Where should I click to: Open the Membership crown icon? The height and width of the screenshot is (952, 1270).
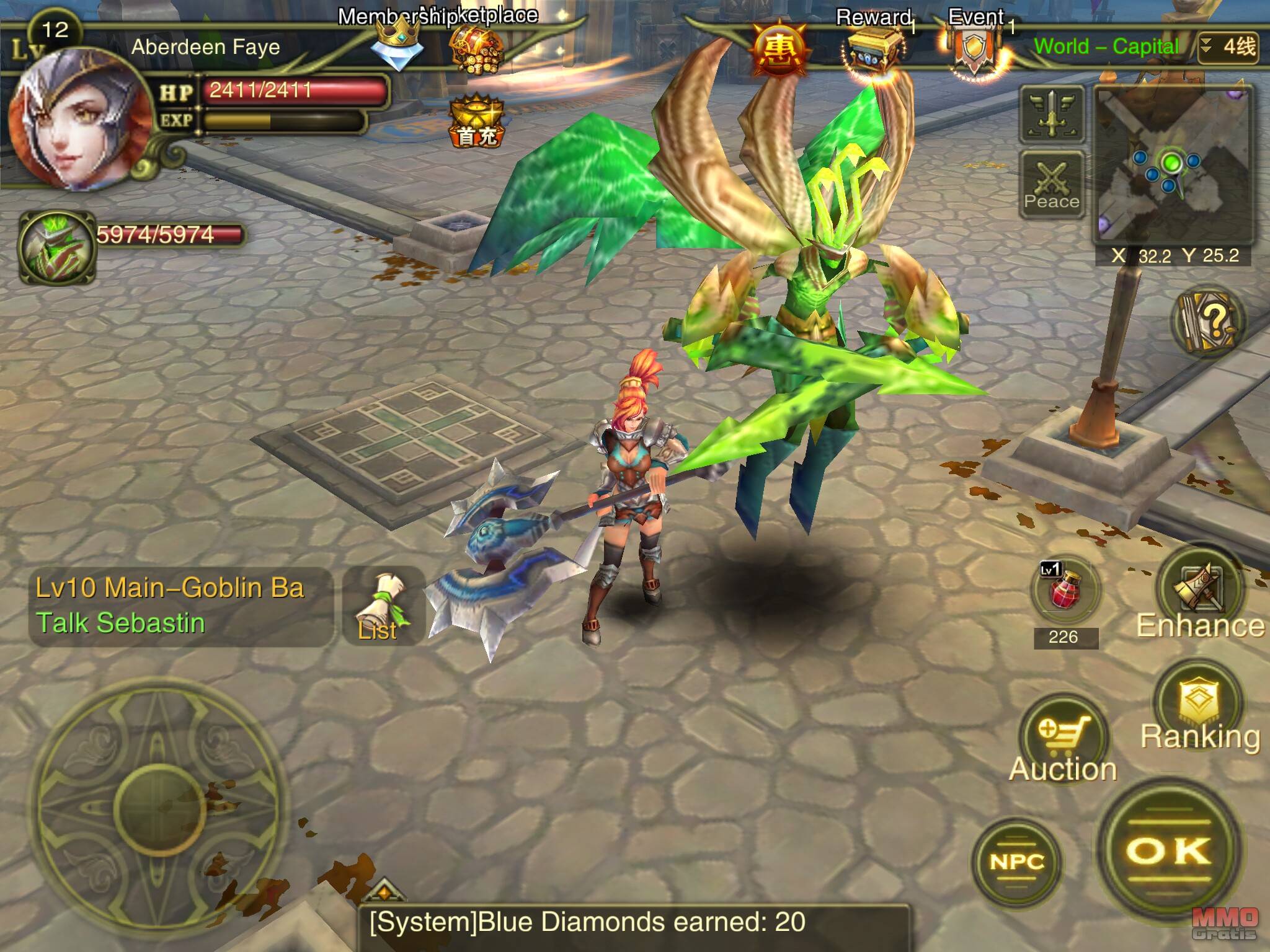(x=397, y=45)
